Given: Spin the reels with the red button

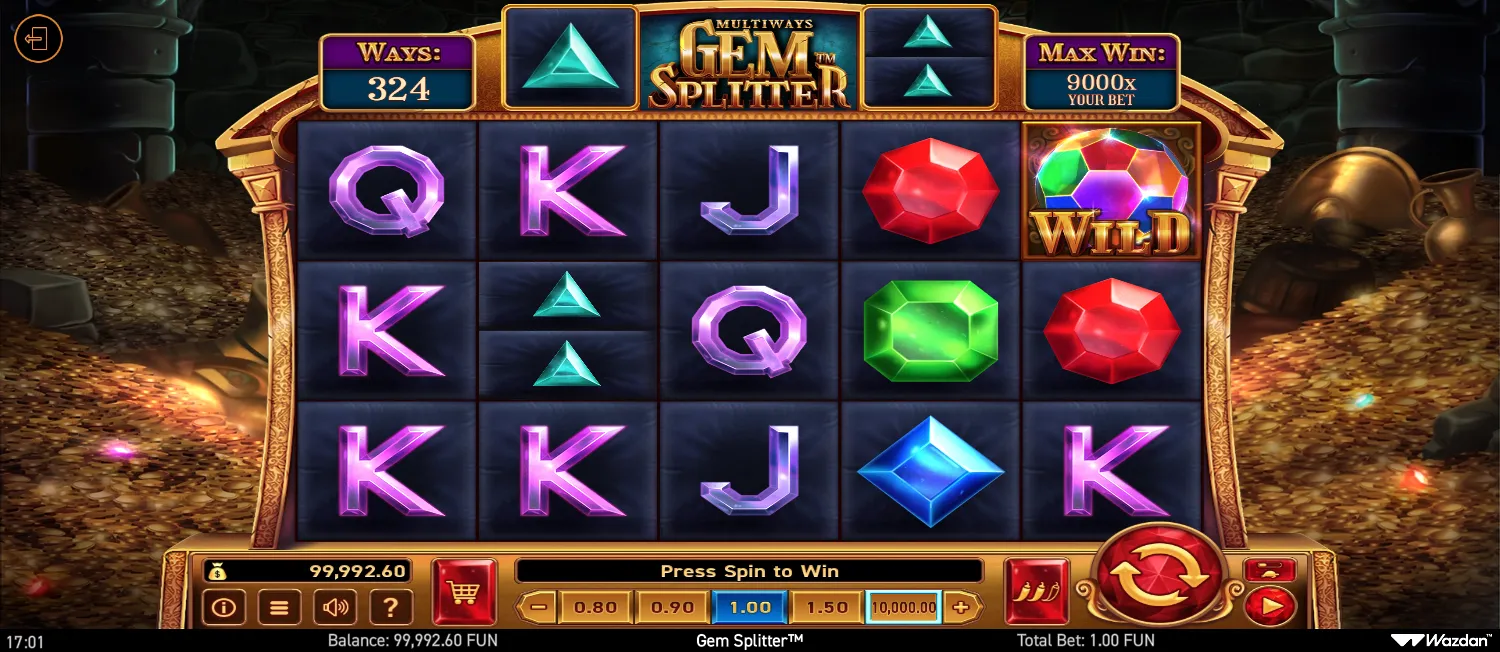Looking at the screenshot, I should [1159, 577].
